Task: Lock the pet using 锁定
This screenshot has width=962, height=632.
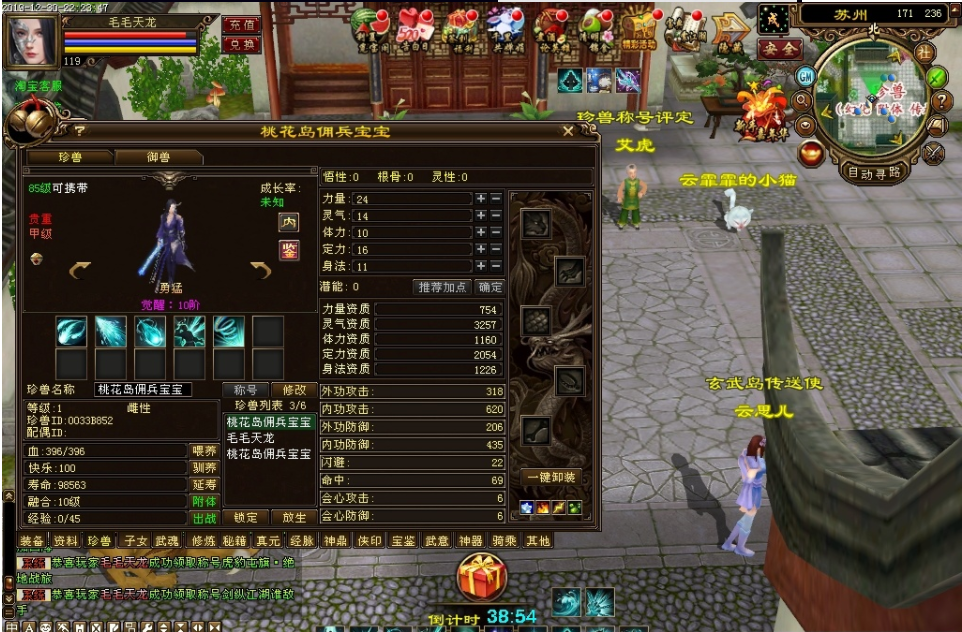Action: pos(246,518)
